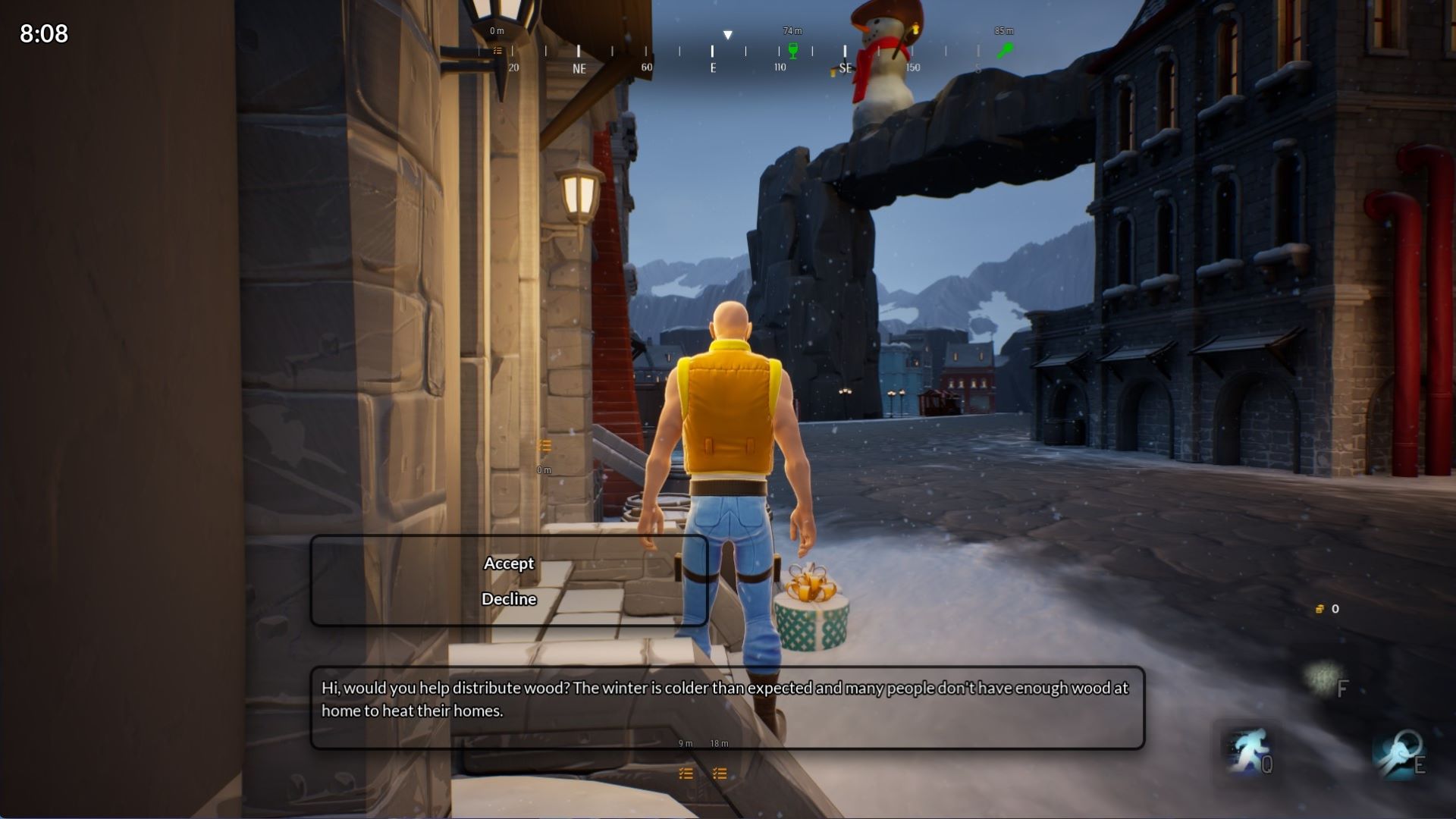
Task: Click the 74 m distance label on compass
Action: pos(792,31)
